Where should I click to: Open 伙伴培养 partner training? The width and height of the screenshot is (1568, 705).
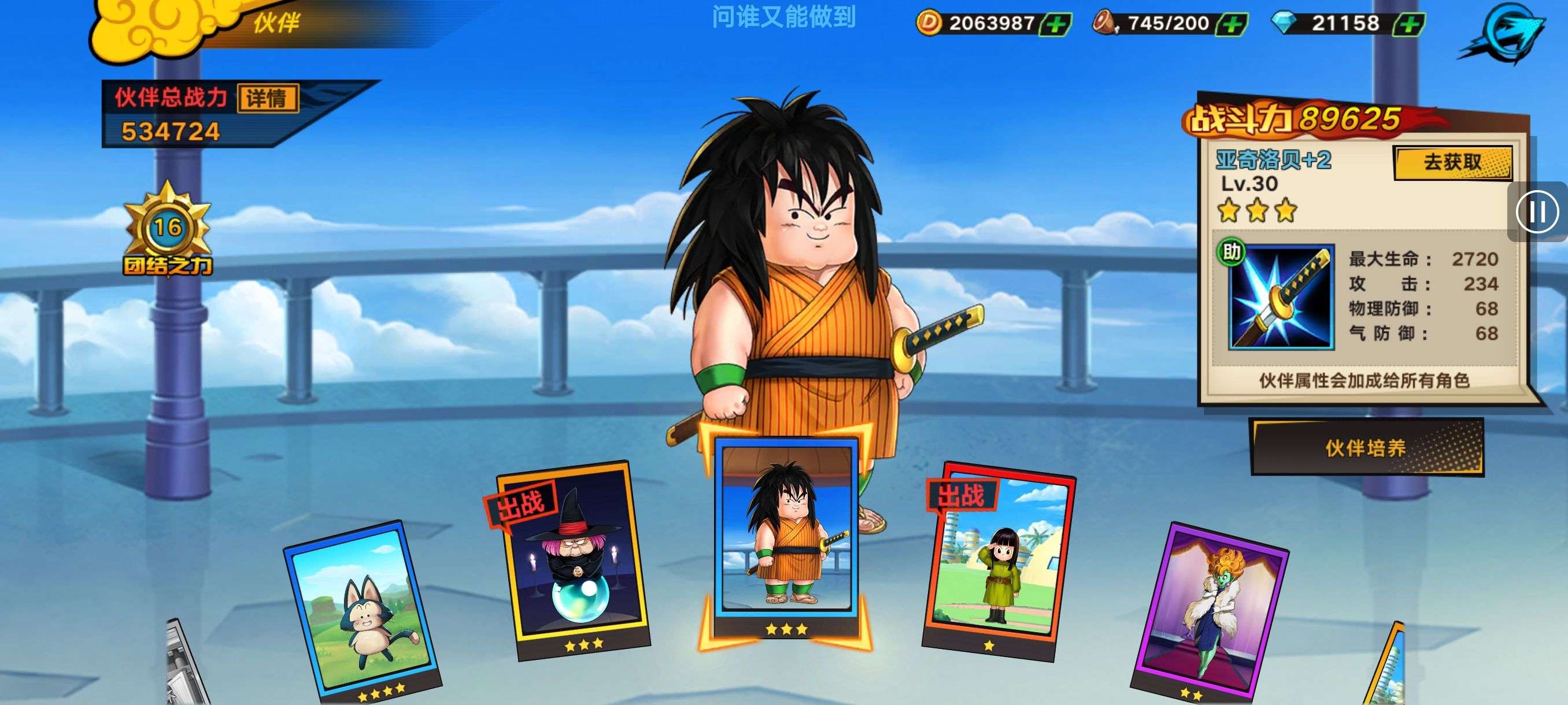(1366, 448)
